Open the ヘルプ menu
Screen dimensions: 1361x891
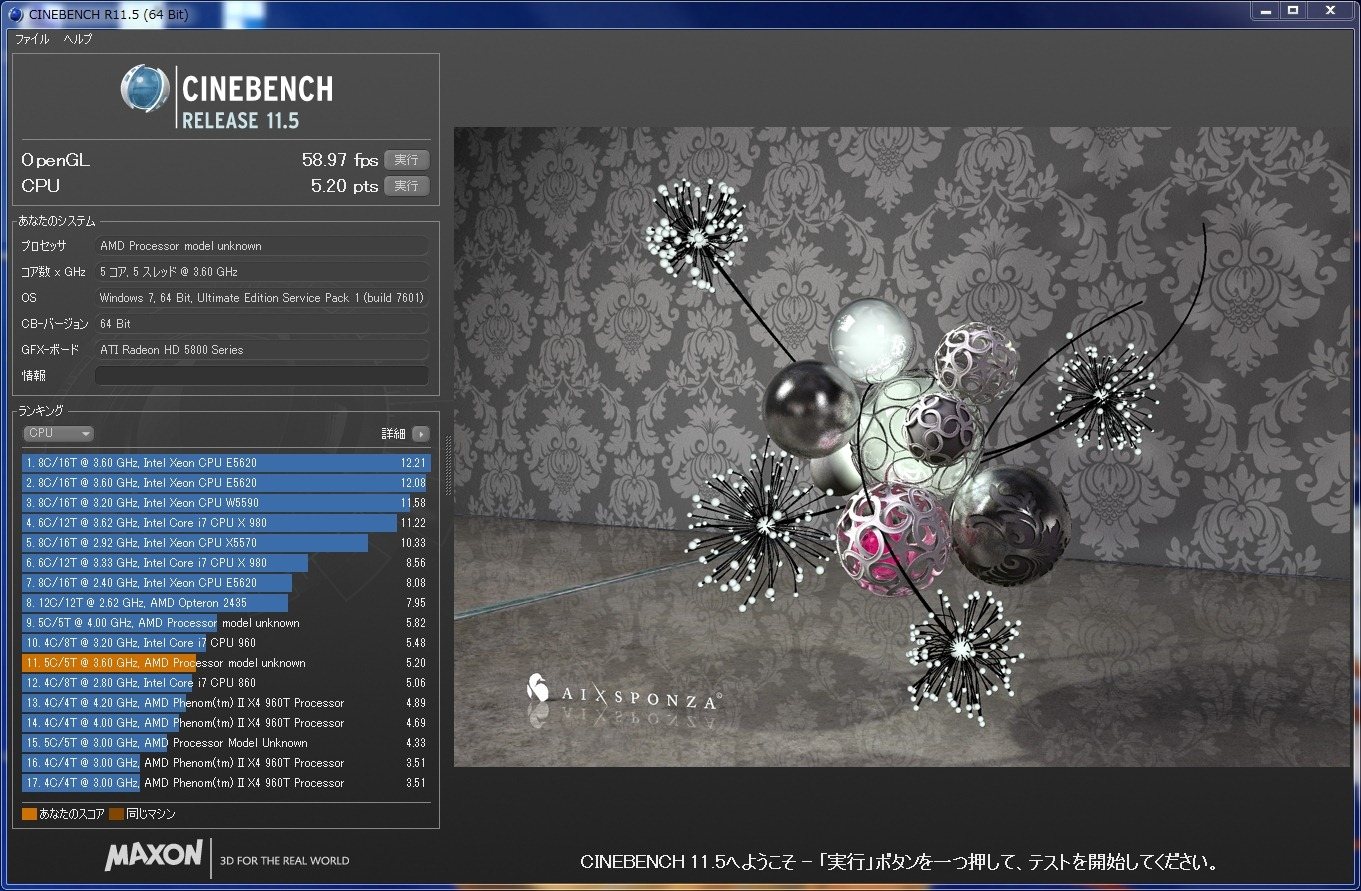[78, 39]
